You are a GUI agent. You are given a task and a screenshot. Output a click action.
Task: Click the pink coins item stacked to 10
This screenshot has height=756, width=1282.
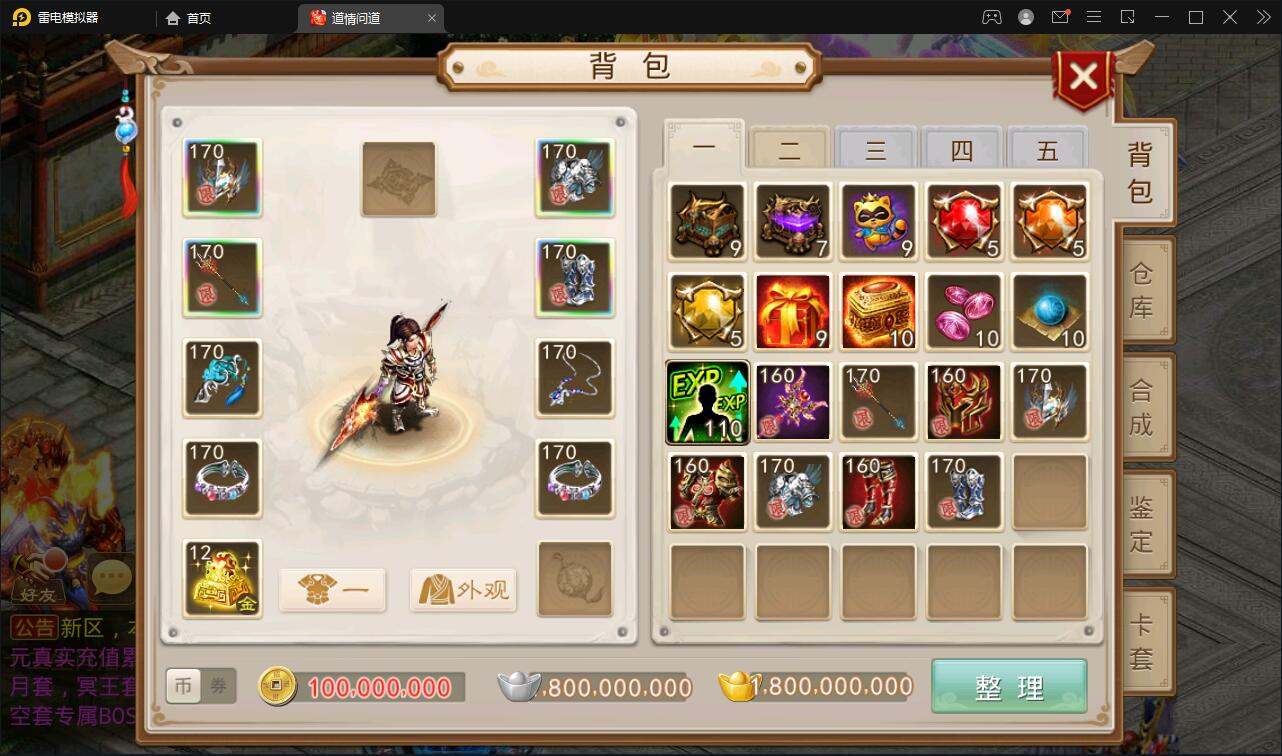(964, 311)
